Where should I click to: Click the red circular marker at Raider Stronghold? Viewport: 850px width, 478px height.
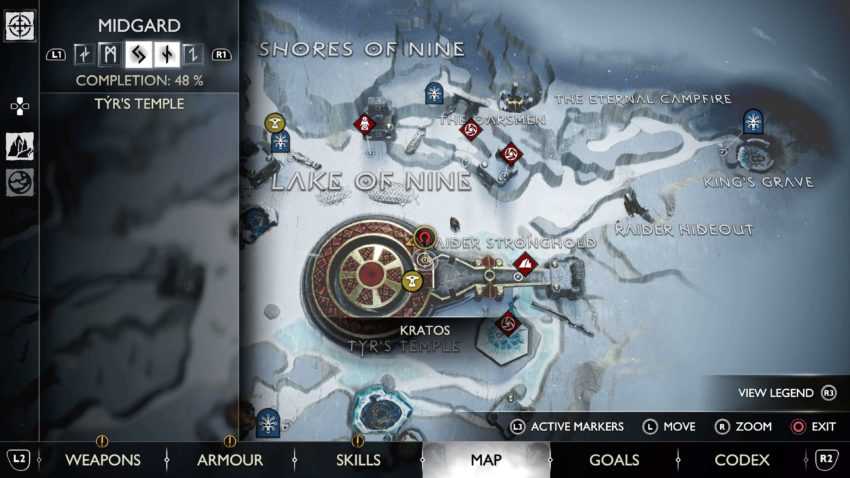coord(425,238)
